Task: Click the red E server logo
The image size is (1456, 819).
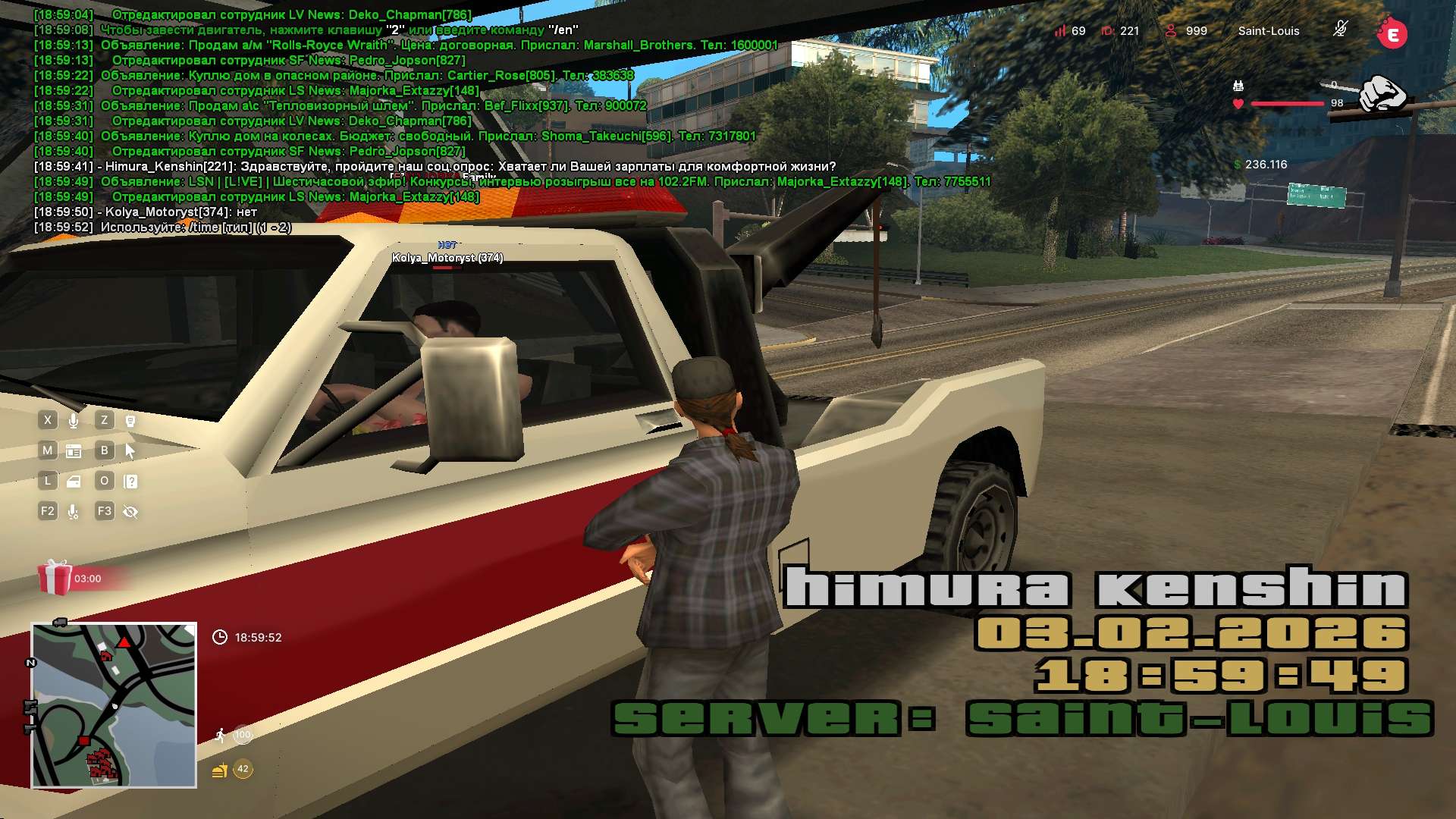Action: pos(1392,33)
